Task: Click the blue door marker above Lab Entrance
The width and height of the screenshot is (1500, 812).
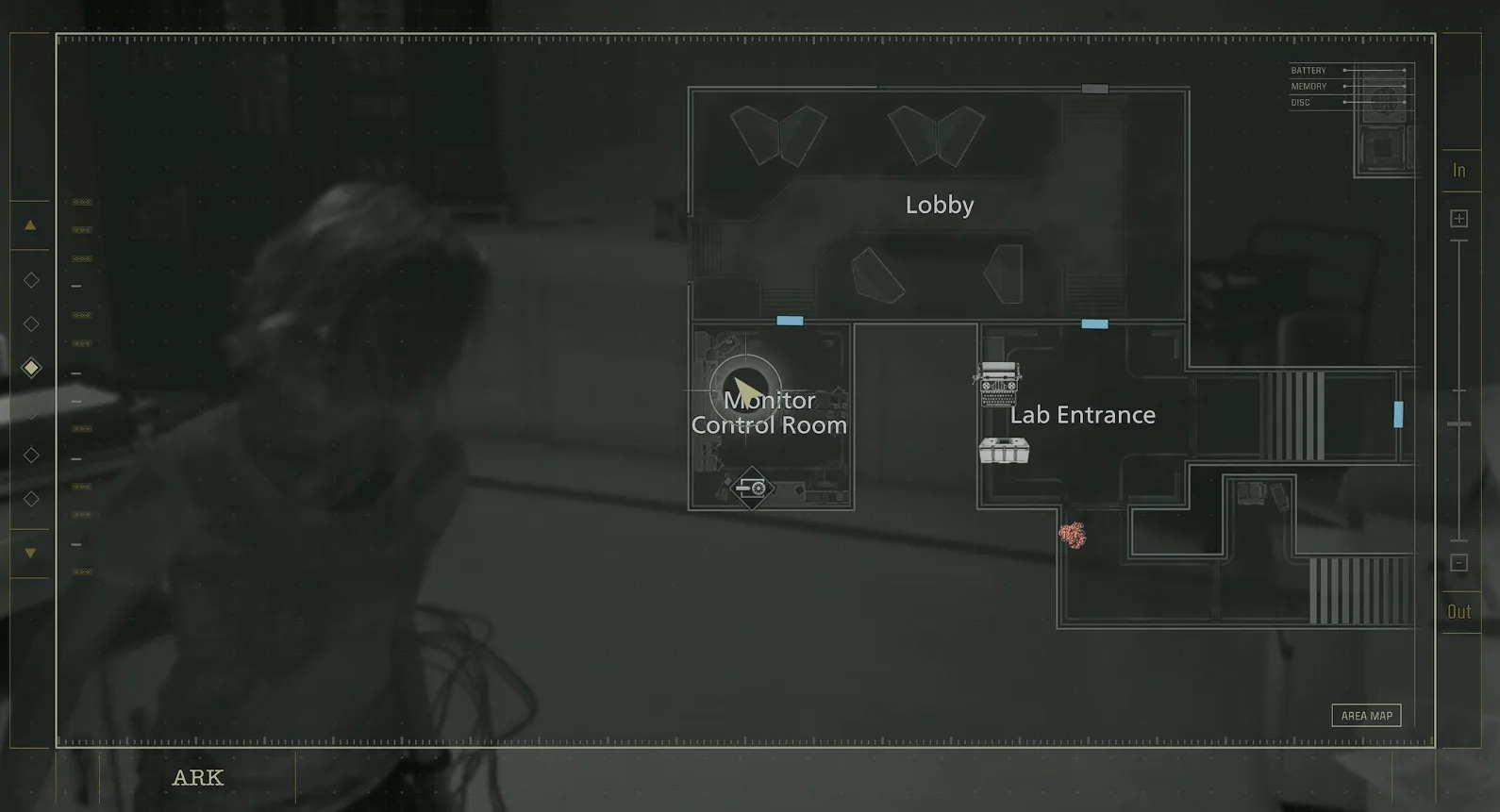Action: pos(1093,323)
